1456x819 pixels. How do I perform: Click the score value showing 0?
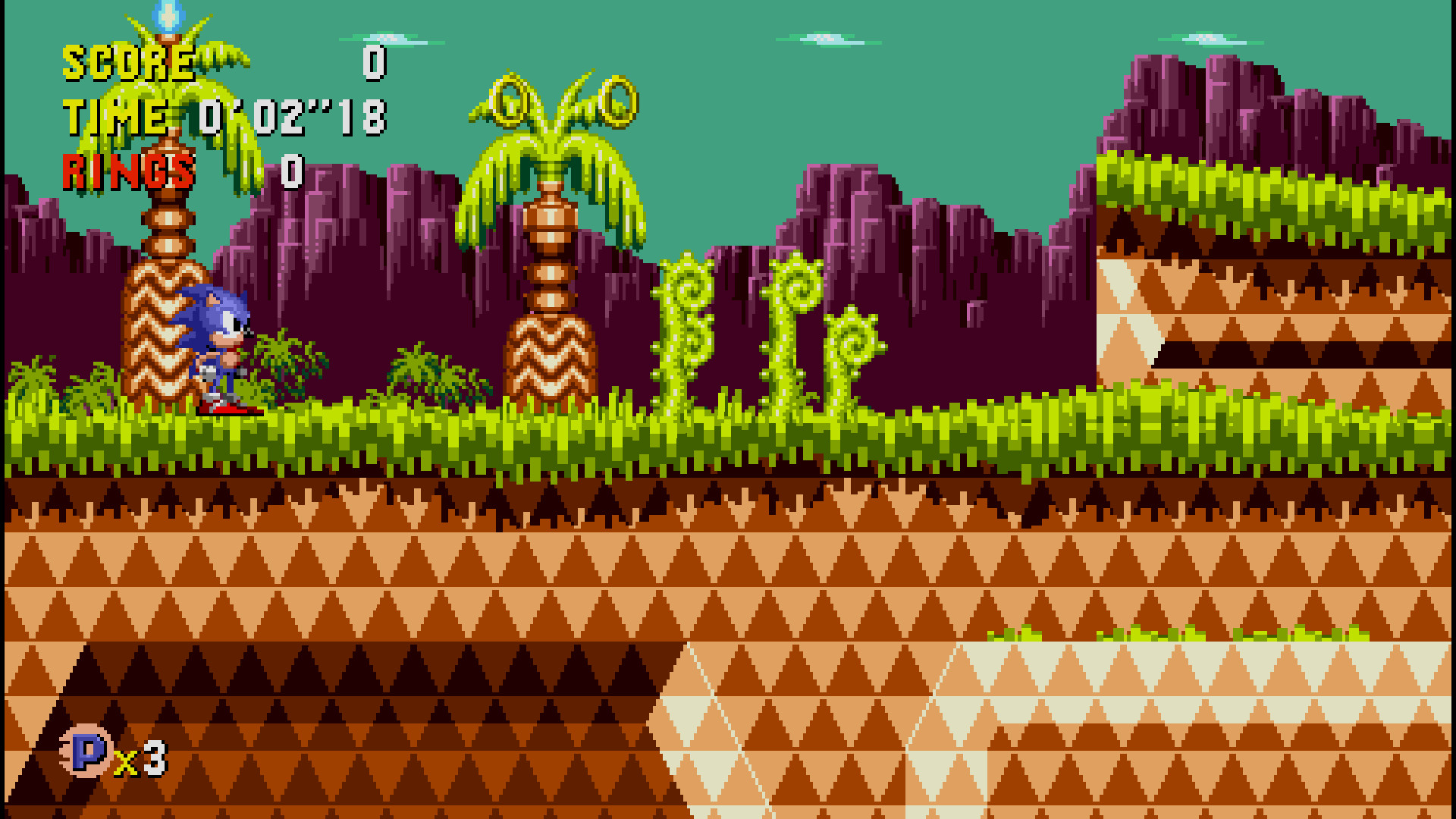[x=373, y=61]
